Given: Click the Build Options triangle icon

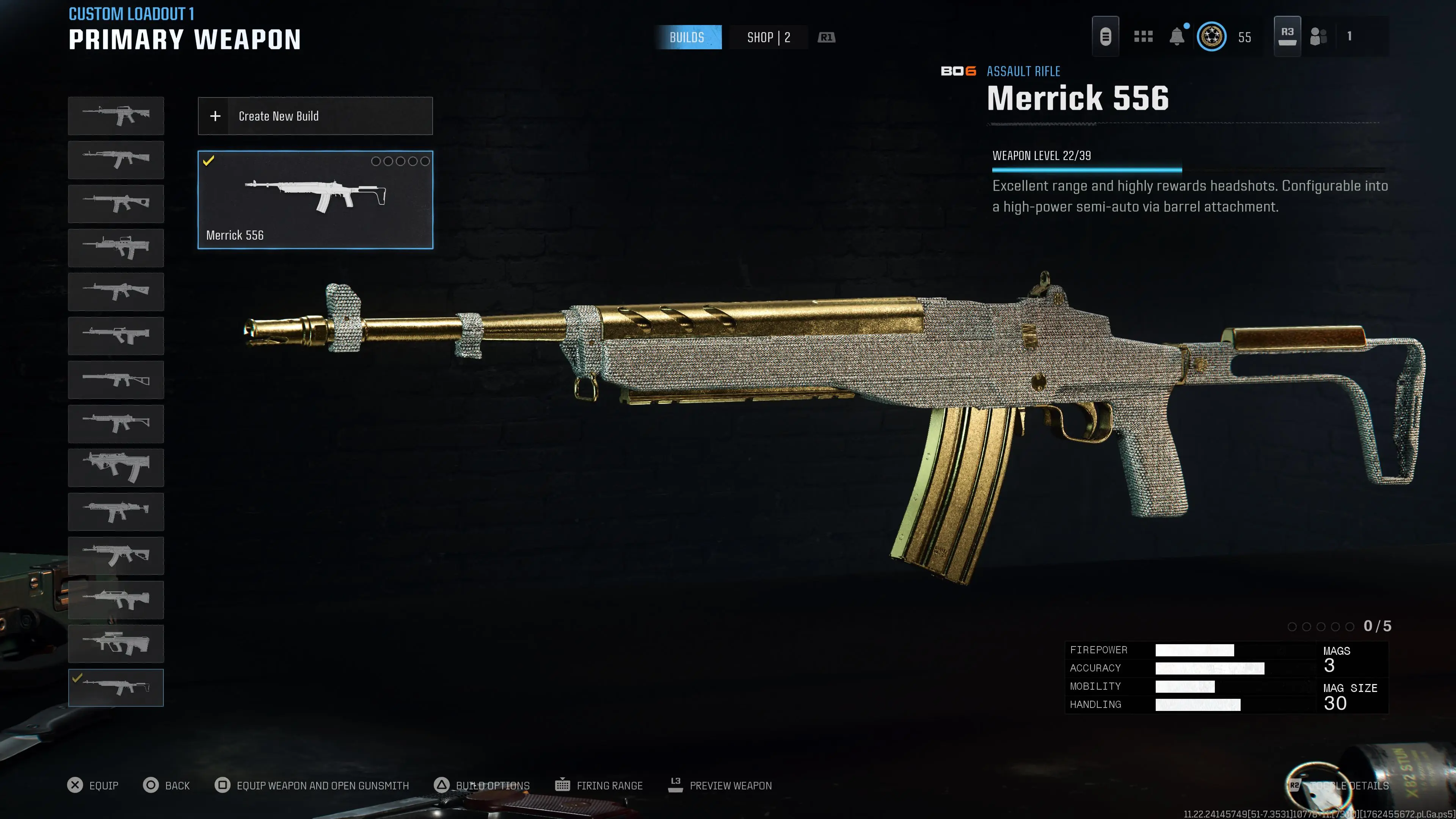Looking at the screenshot, I should (x=442, y=785).
